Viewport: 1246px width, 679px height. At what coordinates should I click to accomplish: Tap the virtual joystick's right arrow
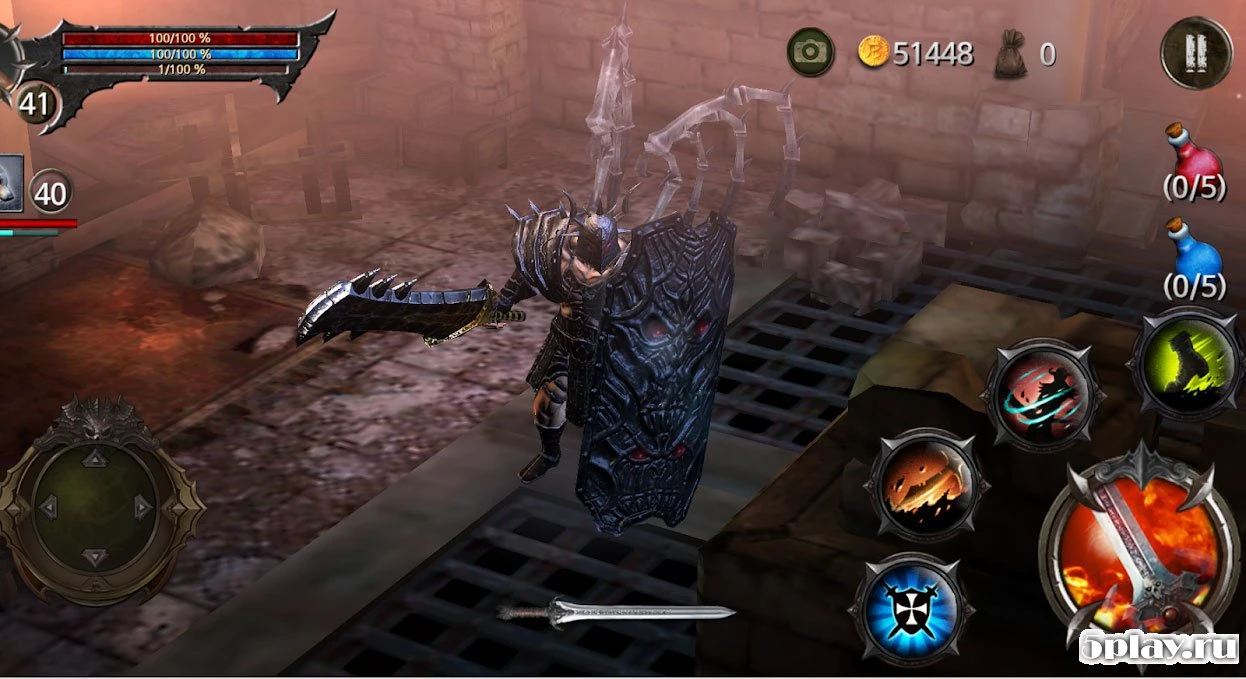click(143, 507)
